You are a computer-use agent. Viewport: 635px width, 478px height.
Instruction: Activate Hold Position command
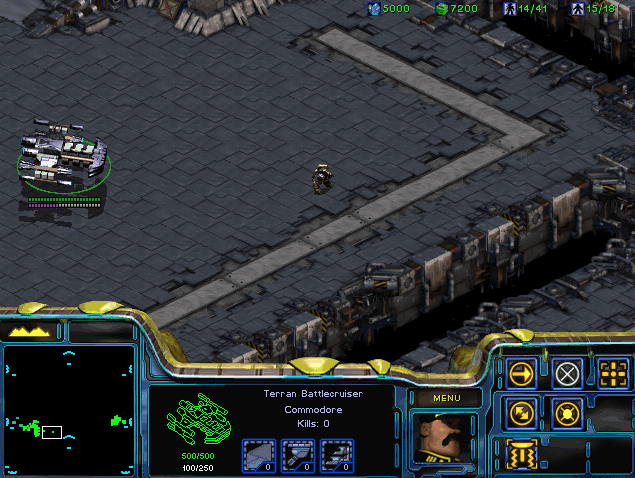pyautogui.click(x=567, y=411)
